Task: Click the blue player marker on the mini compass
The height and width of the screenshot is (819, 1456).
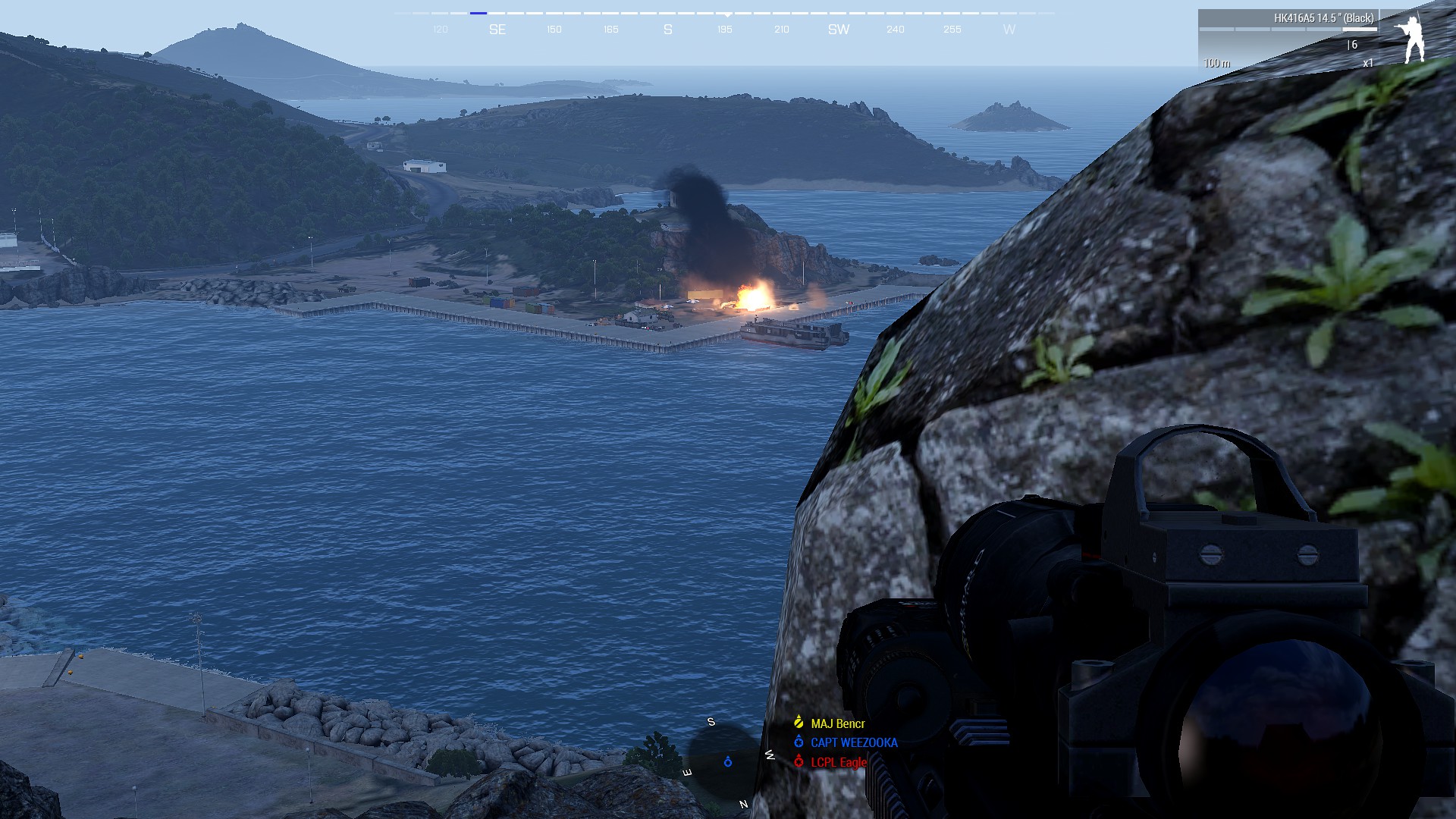Action: [726, 764]
